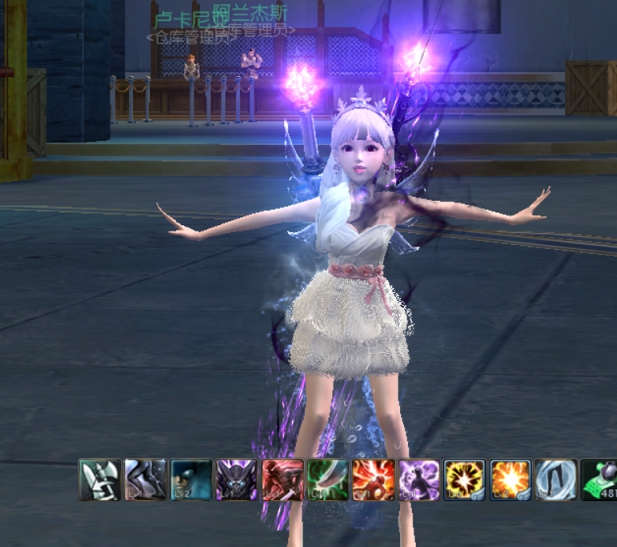Trigger the green slash skill
This screenshot has width=617, height=547.
tap(327, 480)
